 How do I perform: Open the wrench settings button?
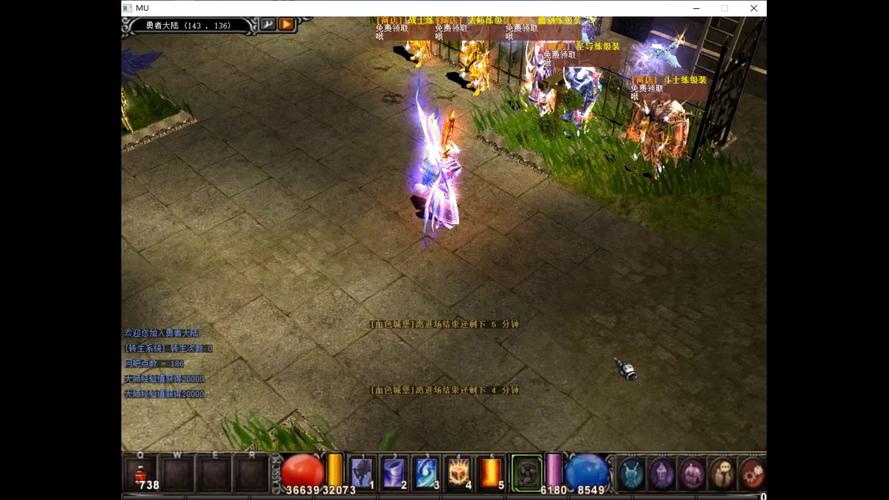coord(268,24)
